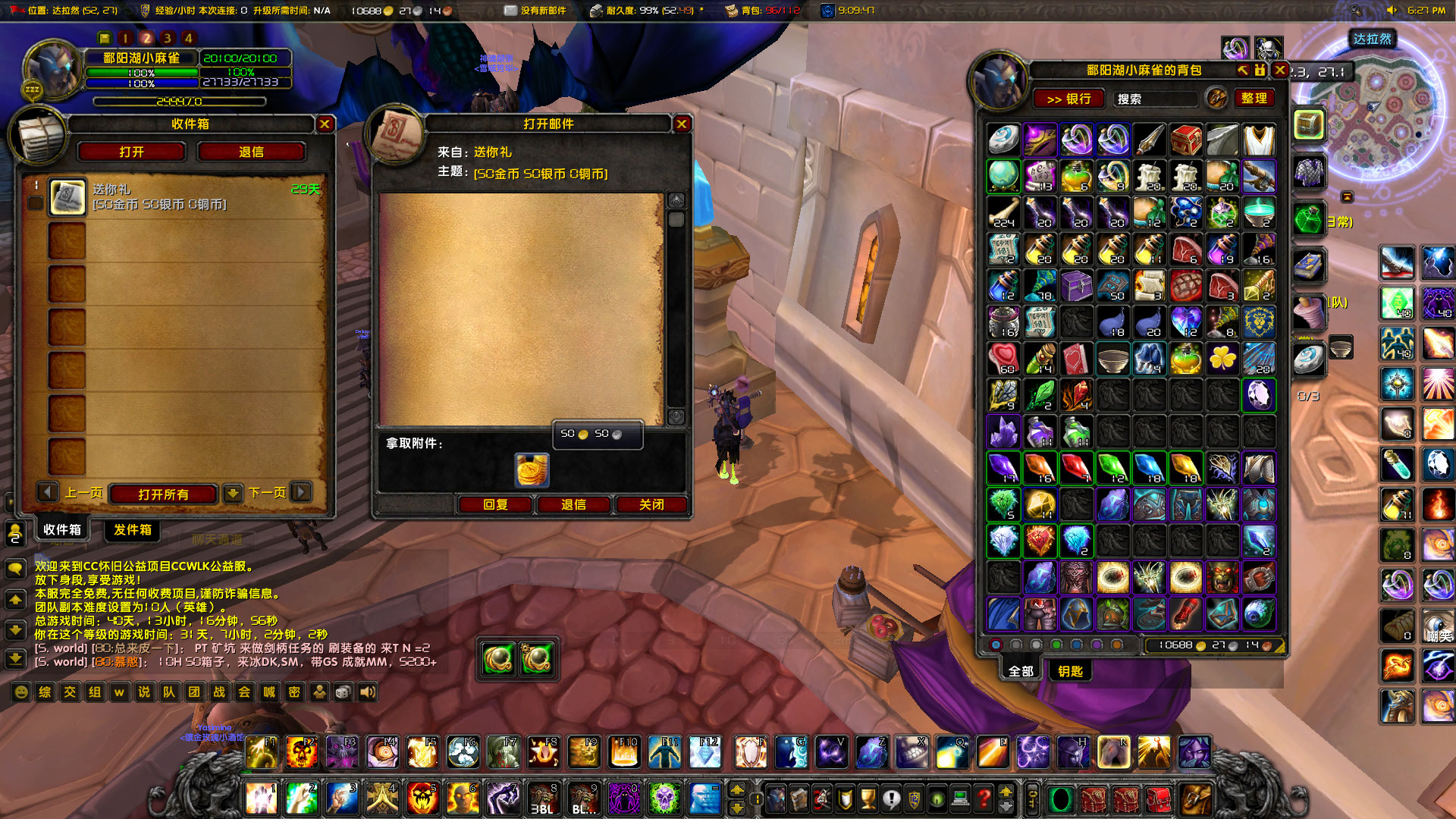
Task: Expand the bank view with the >> 银行 button
Action: [1069, 99]
